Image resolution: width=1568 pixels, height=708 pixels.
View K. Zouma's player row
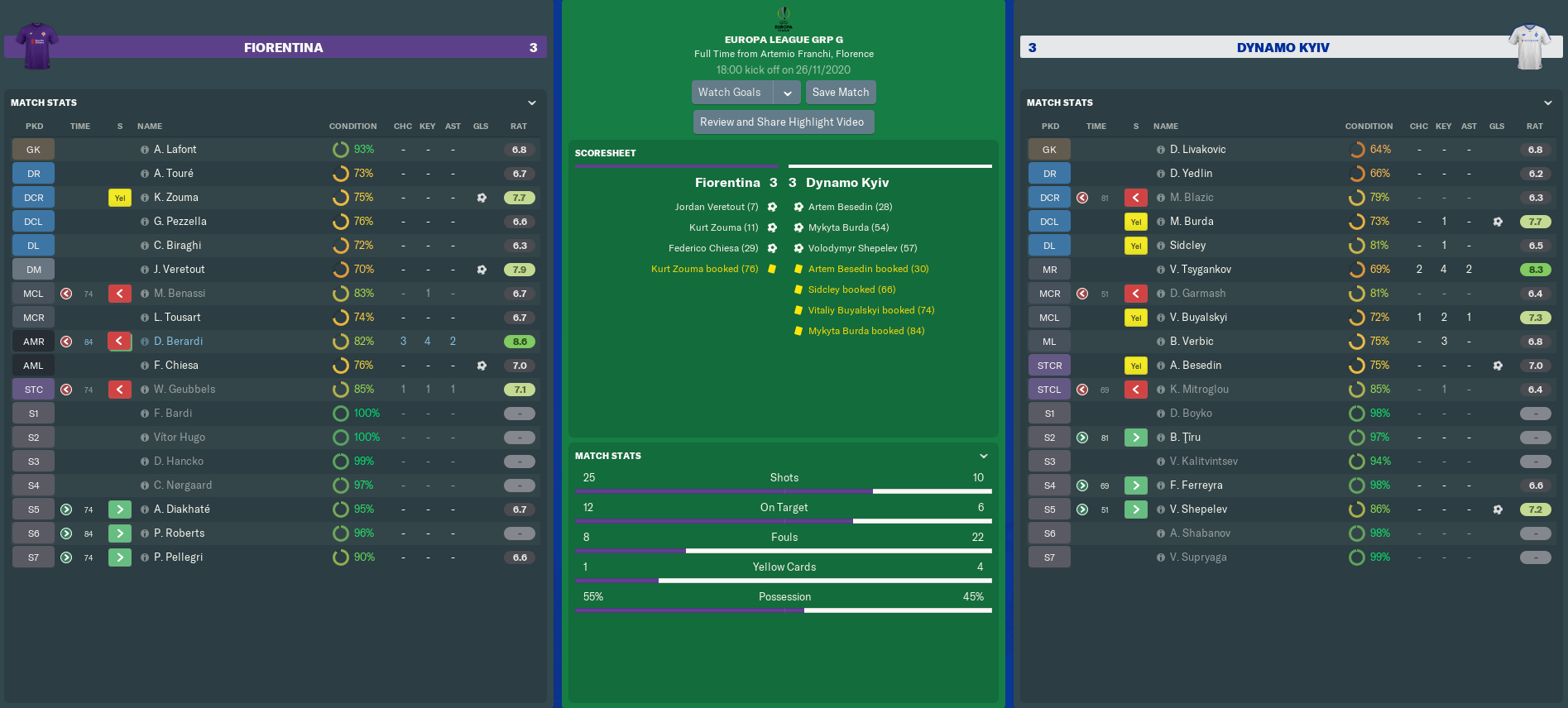coord(175,198)
